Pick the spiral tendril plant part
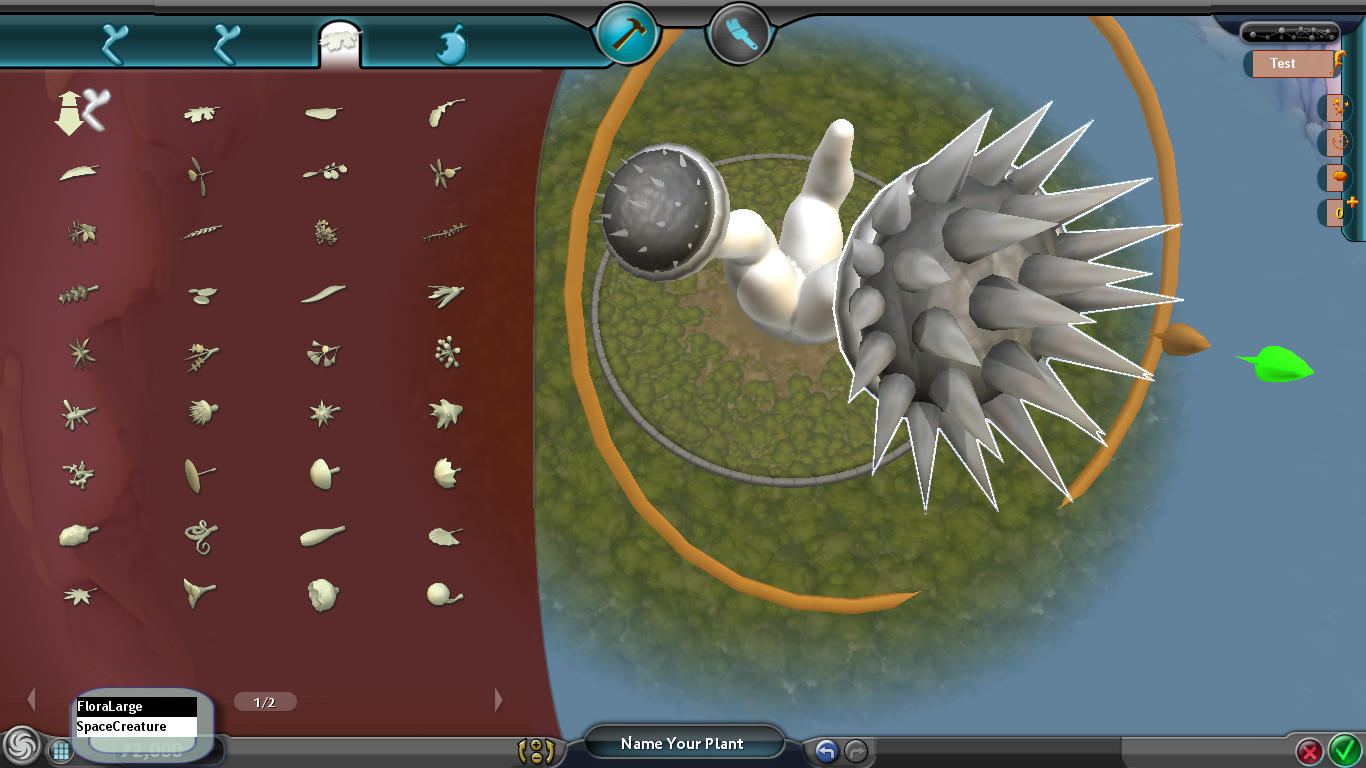Screen dimensions: 1366x768 coord(200,536)
